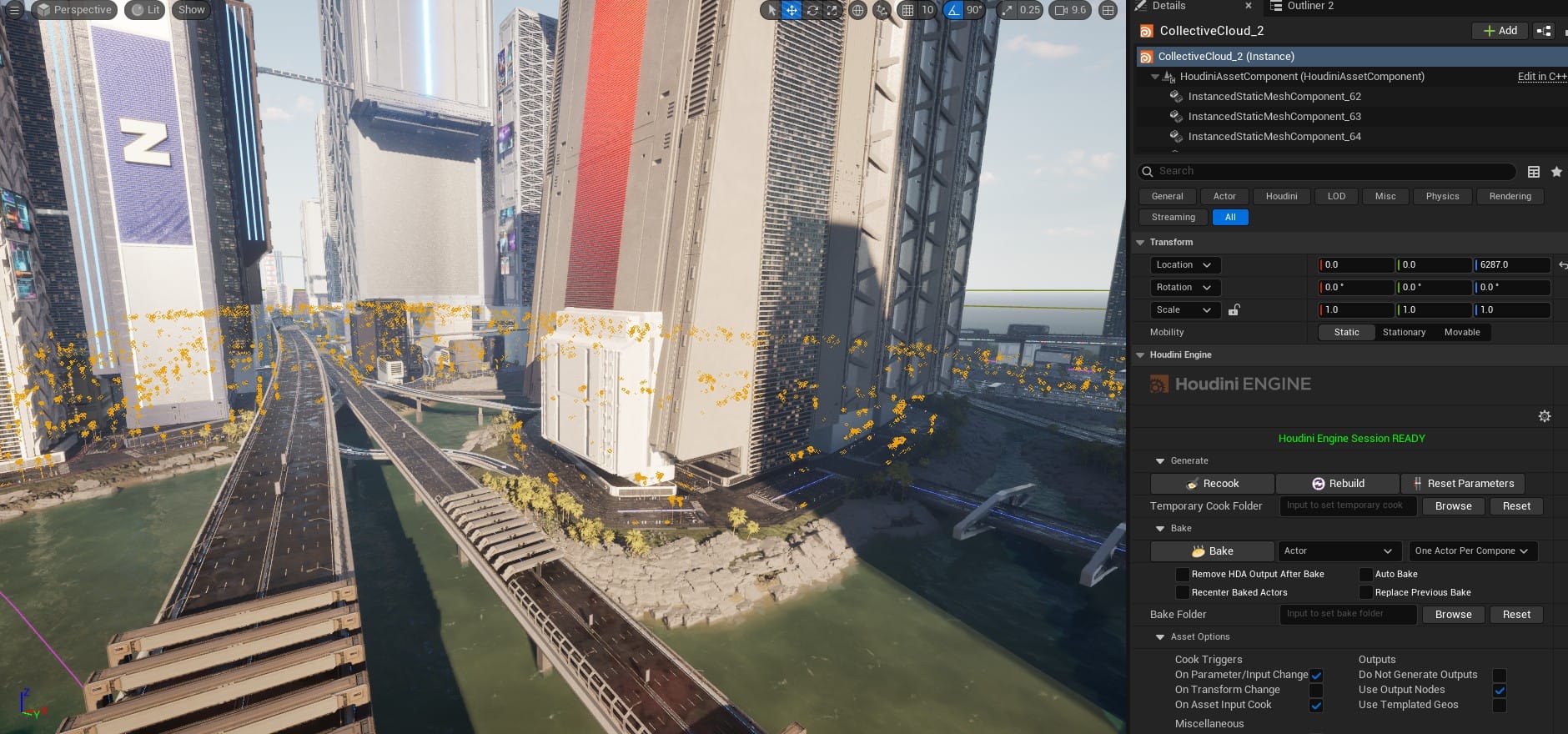Switch to the Houdini filter tab

tap(1281, 197)
